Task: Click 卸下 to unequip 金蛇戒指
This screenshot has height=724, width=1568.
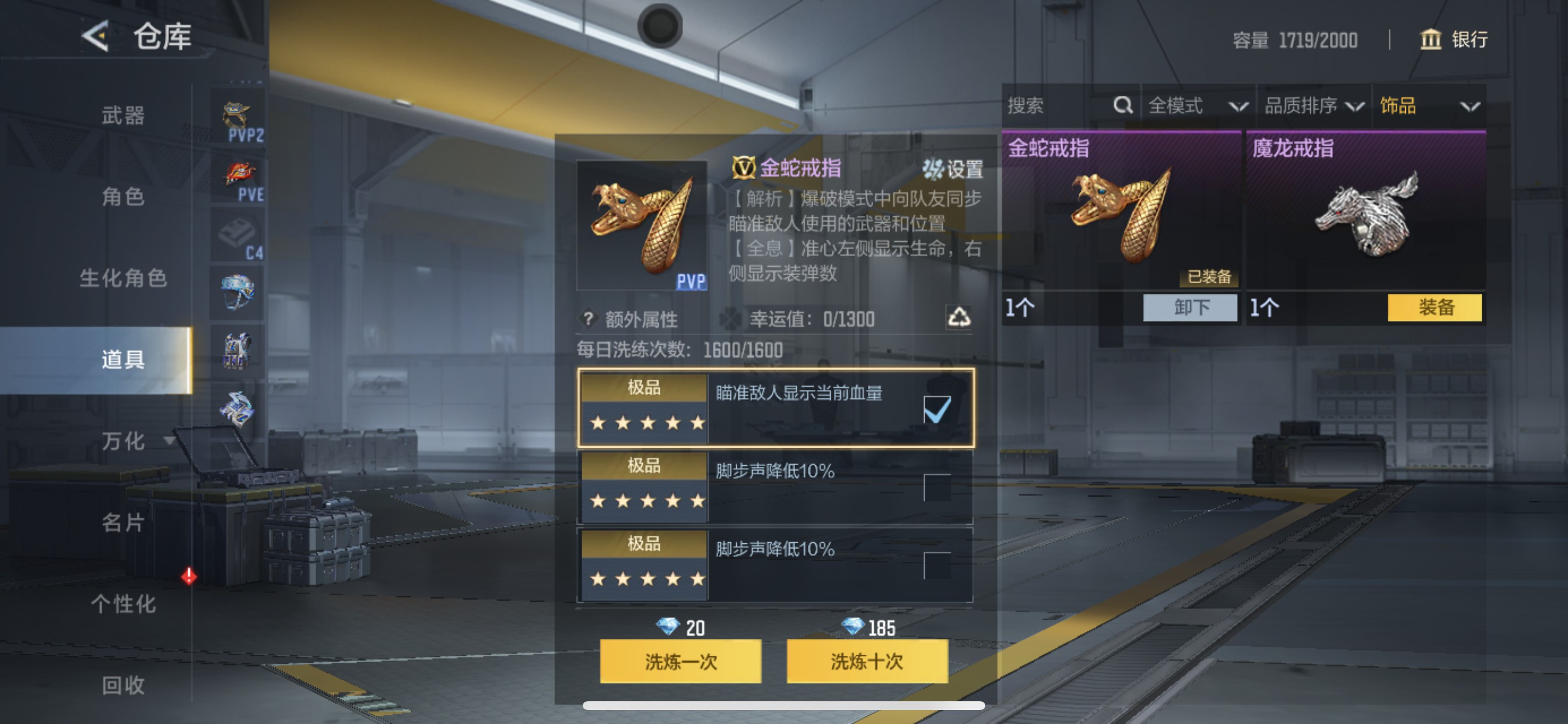Action: pyautogui.click(x=1190, y=308)
